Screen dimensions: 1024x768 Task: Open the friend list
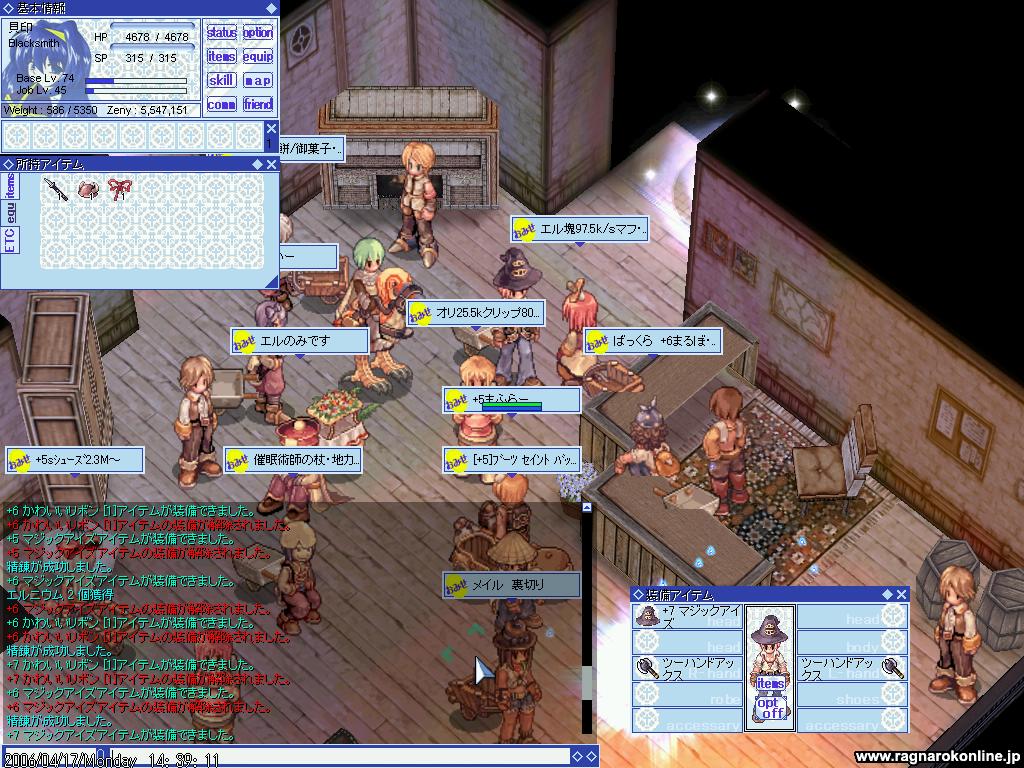[258, 105]
